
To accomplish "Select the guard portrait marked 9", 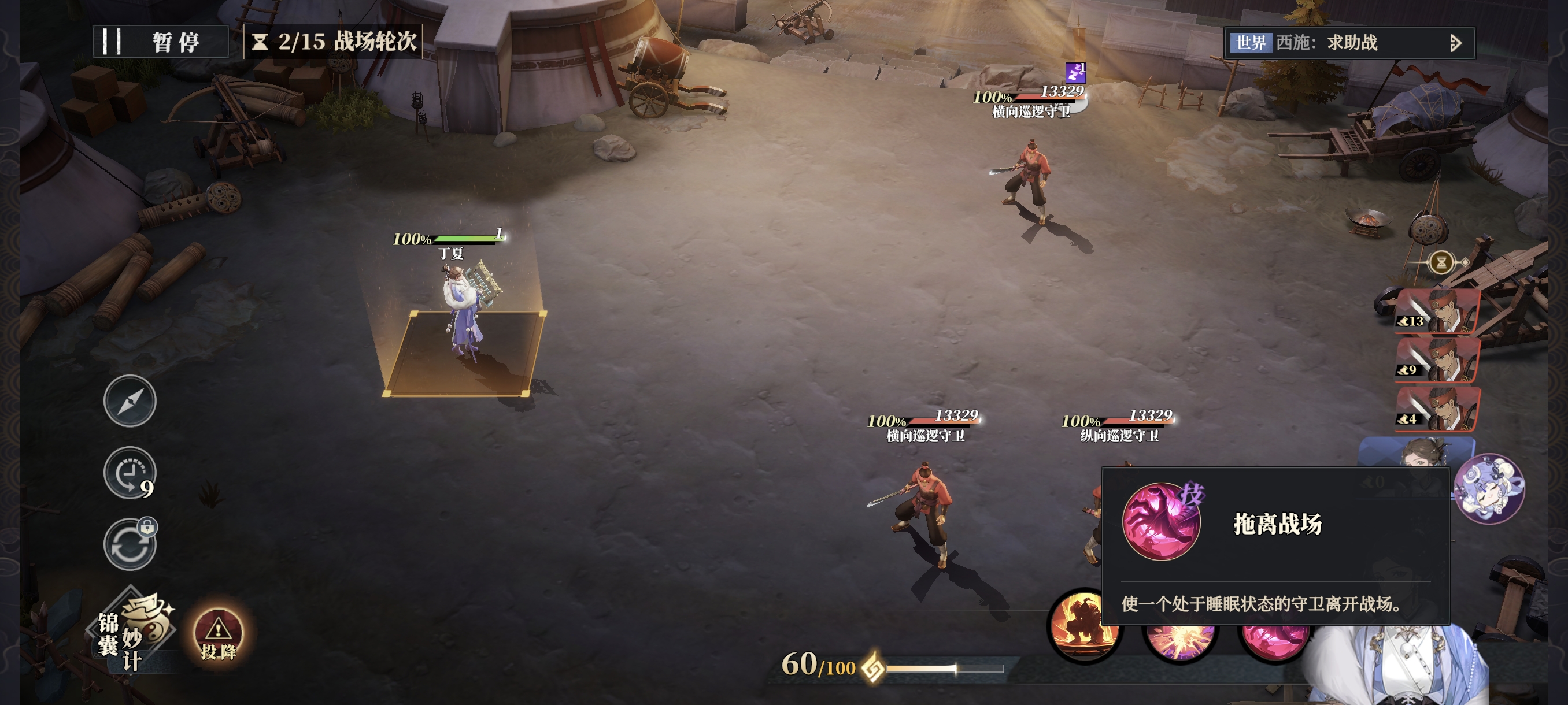I will [x=1438, y=360].
